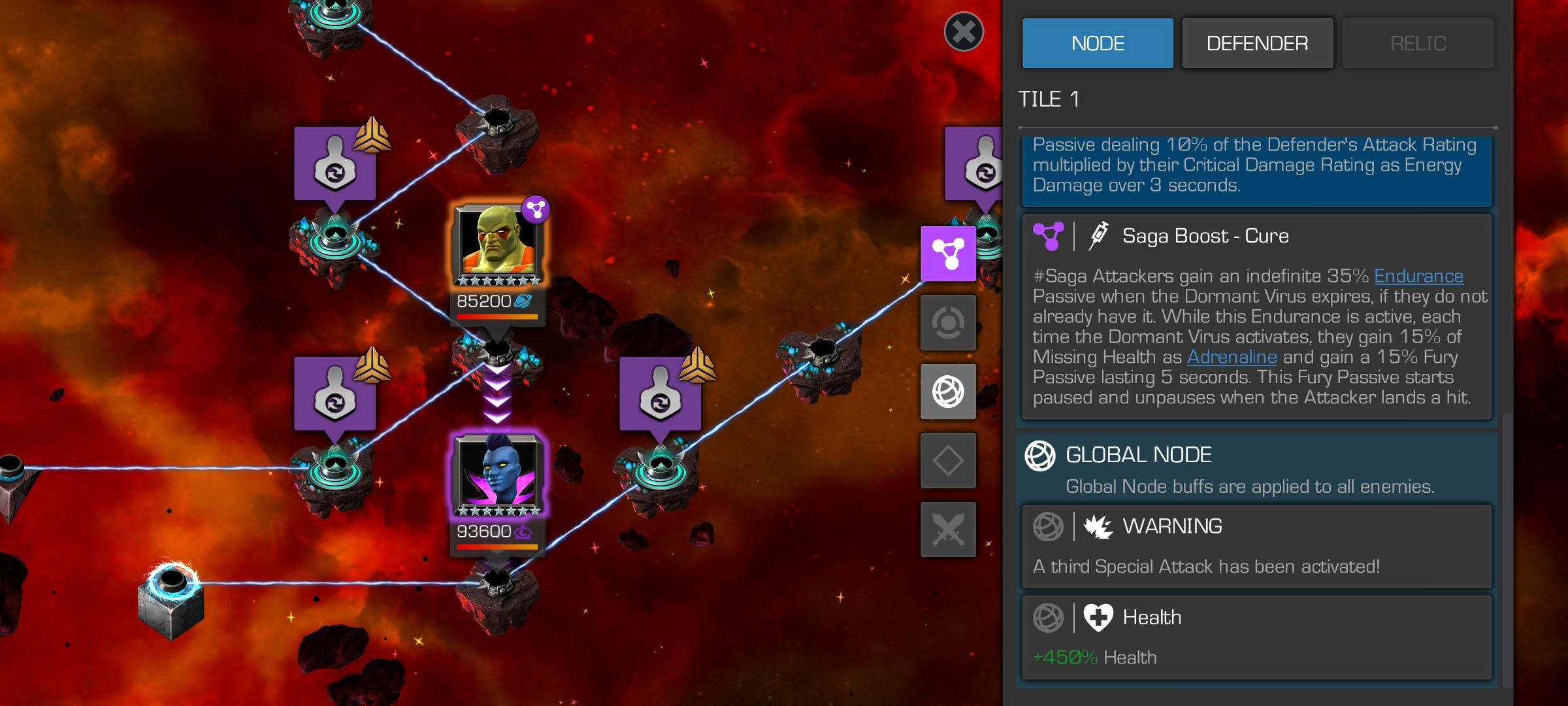The height and width of the screenshot is (706, 1568).
Task: Expand the WARNING global node entry
Action: (x=1256, y=546)
